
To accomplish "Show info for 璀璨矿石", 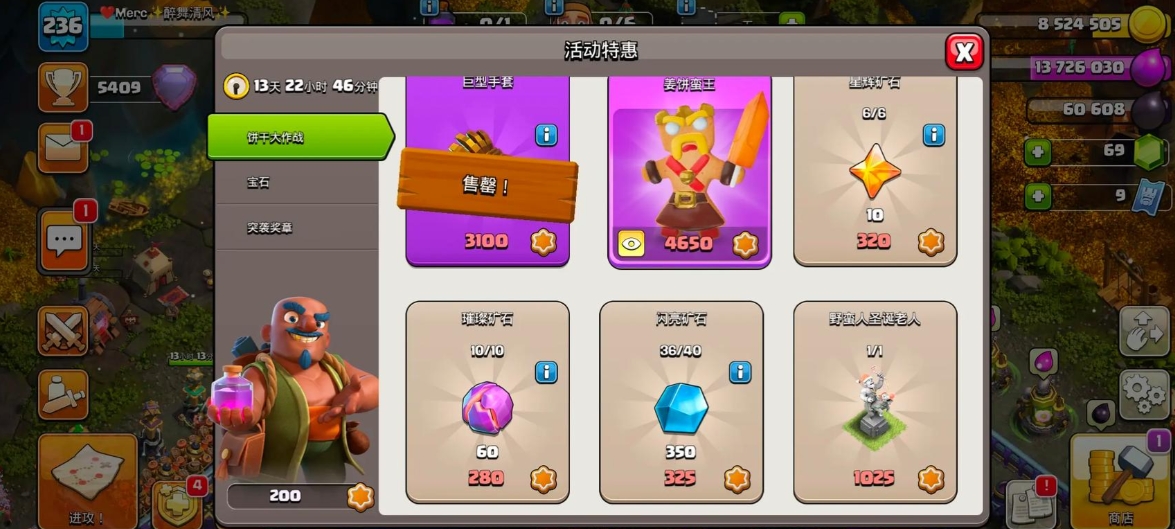I will (546, 372).
